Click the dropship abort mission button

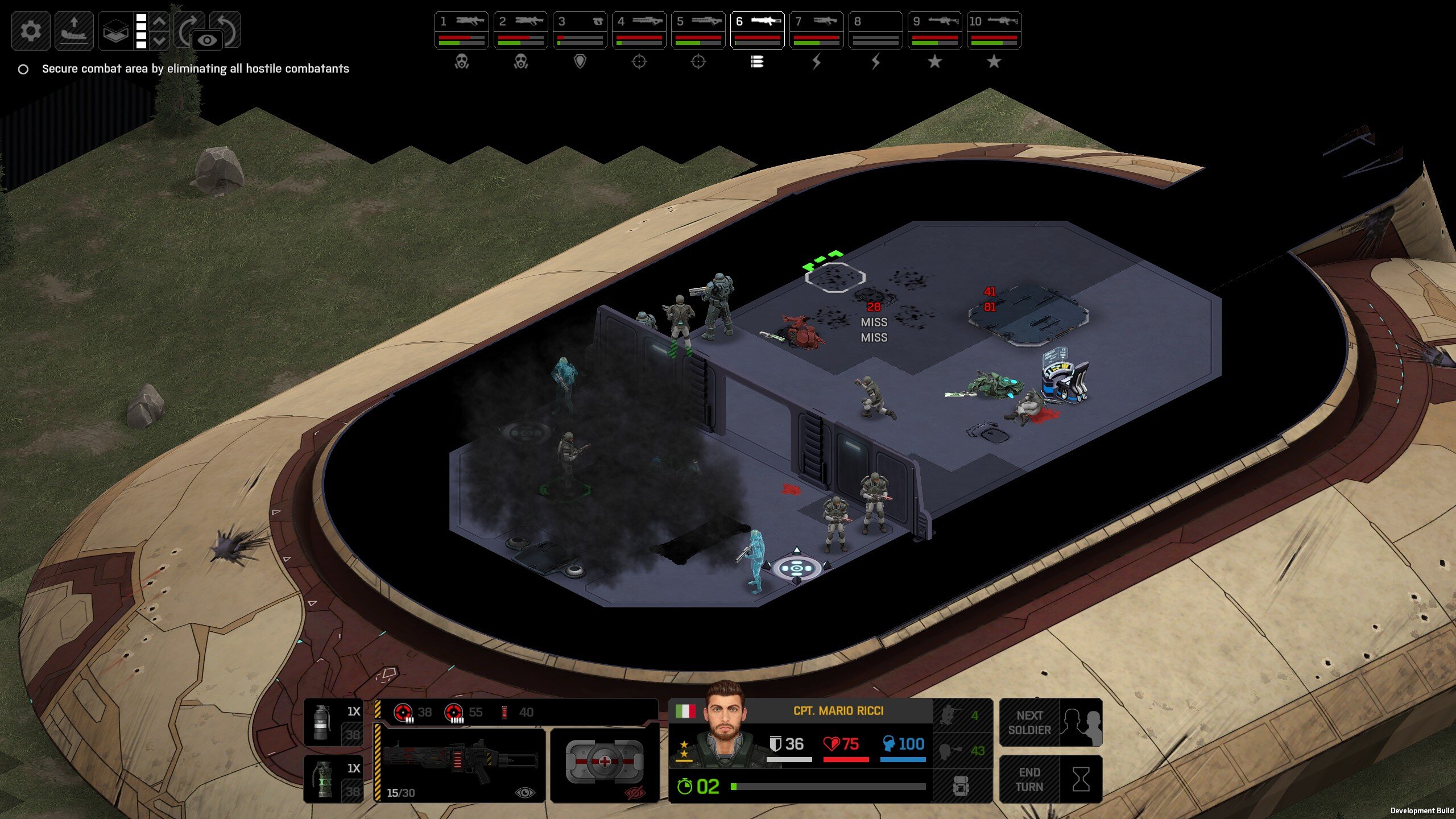pyautogui.click(x=74, y=31)
